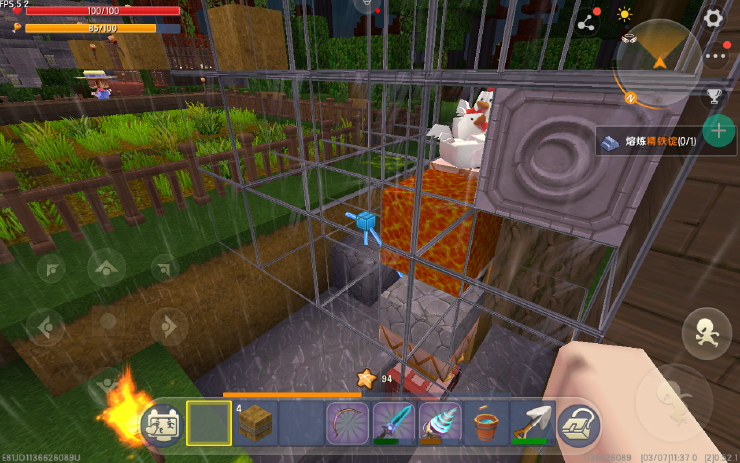
Task: Equip the blue sword from hotbar
Action: 392,424
